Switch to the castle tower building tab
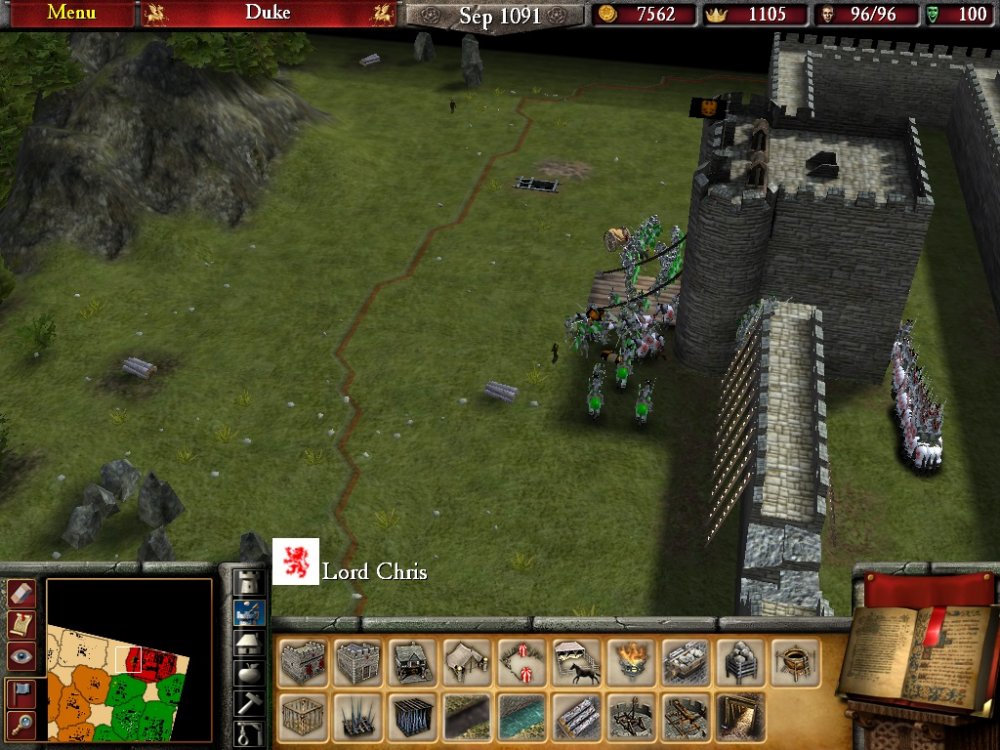 click(x=248, y=581)
